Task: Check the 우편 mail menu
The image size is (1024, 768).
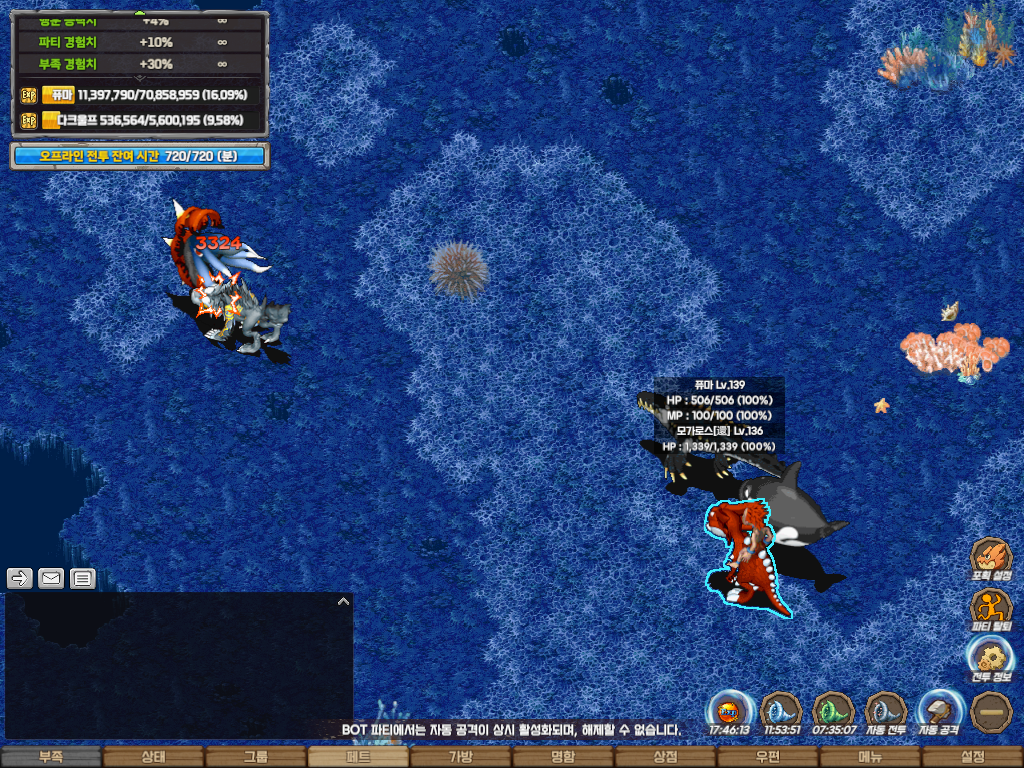Action: (767, 757)
